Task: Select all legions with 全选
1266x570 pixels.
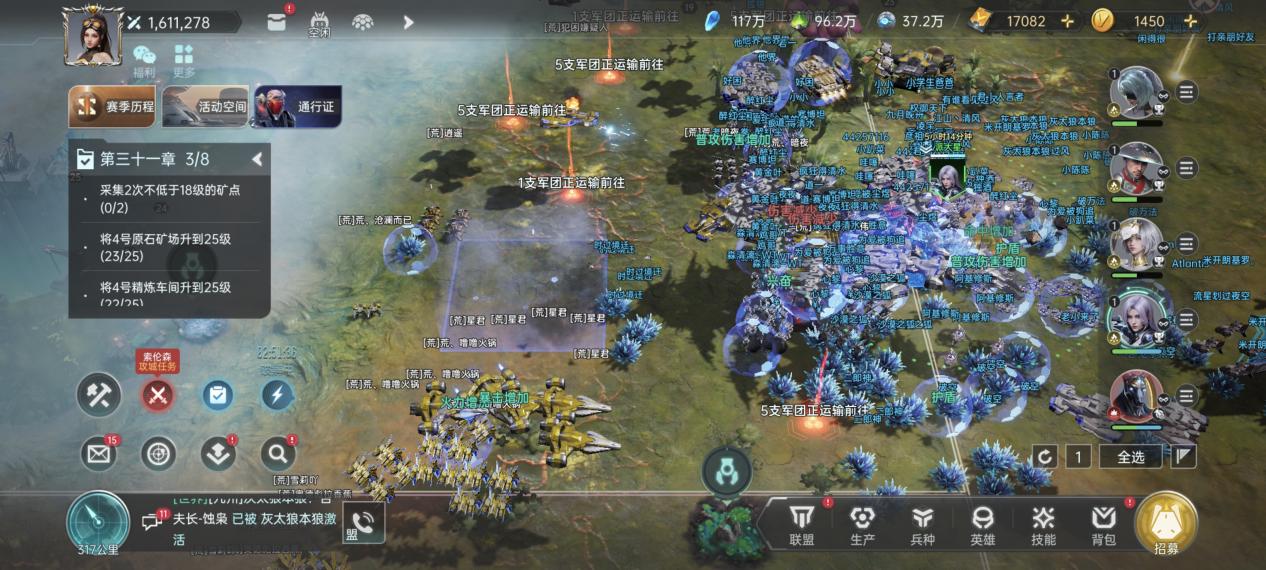Action: (x=1130, y=457)
